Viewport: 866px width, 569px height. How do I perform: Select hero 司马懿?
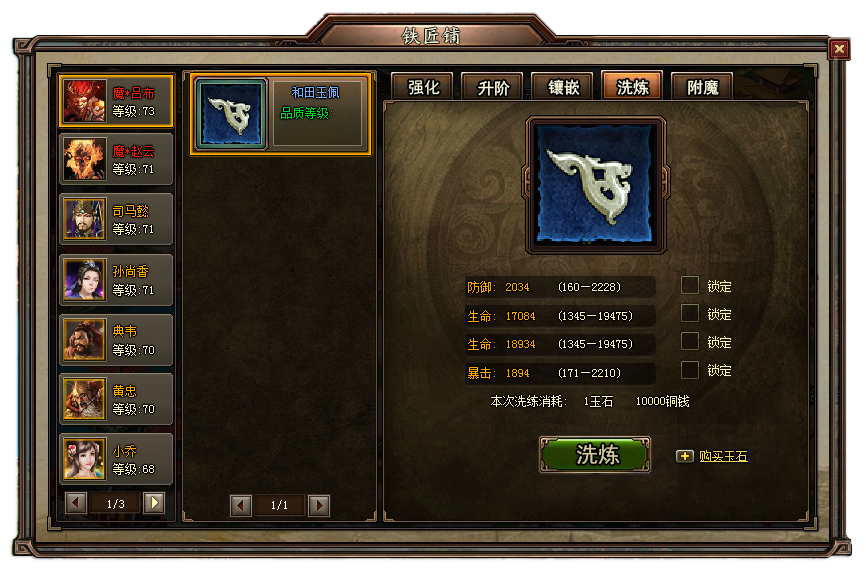tap(116, 219)
